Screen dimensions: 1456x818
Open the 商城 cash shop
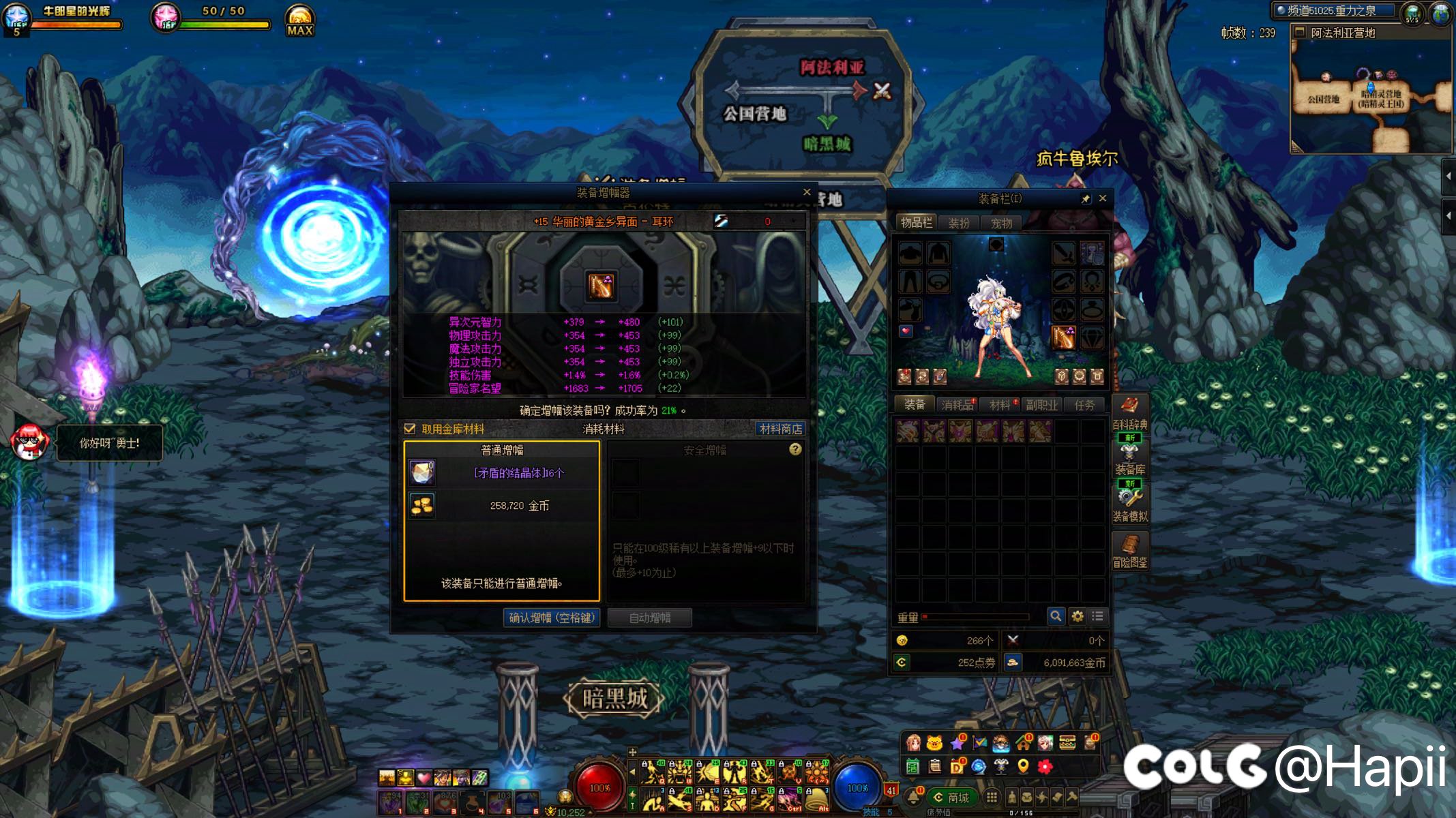(x=952, y=797)
